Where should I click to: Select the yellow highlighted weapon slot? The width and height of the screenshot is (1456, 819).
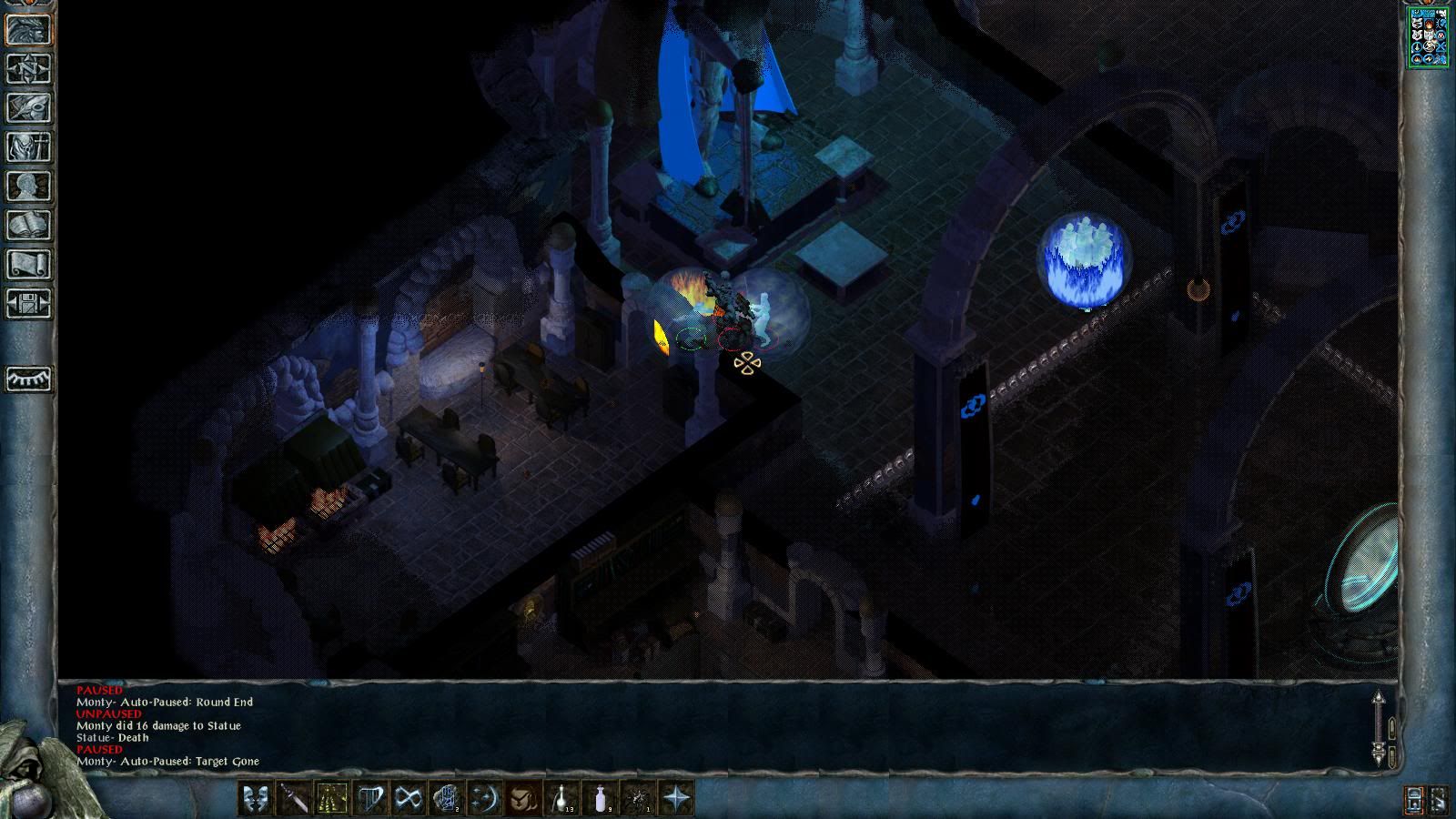pyautogui.click(x=332, y=799)
